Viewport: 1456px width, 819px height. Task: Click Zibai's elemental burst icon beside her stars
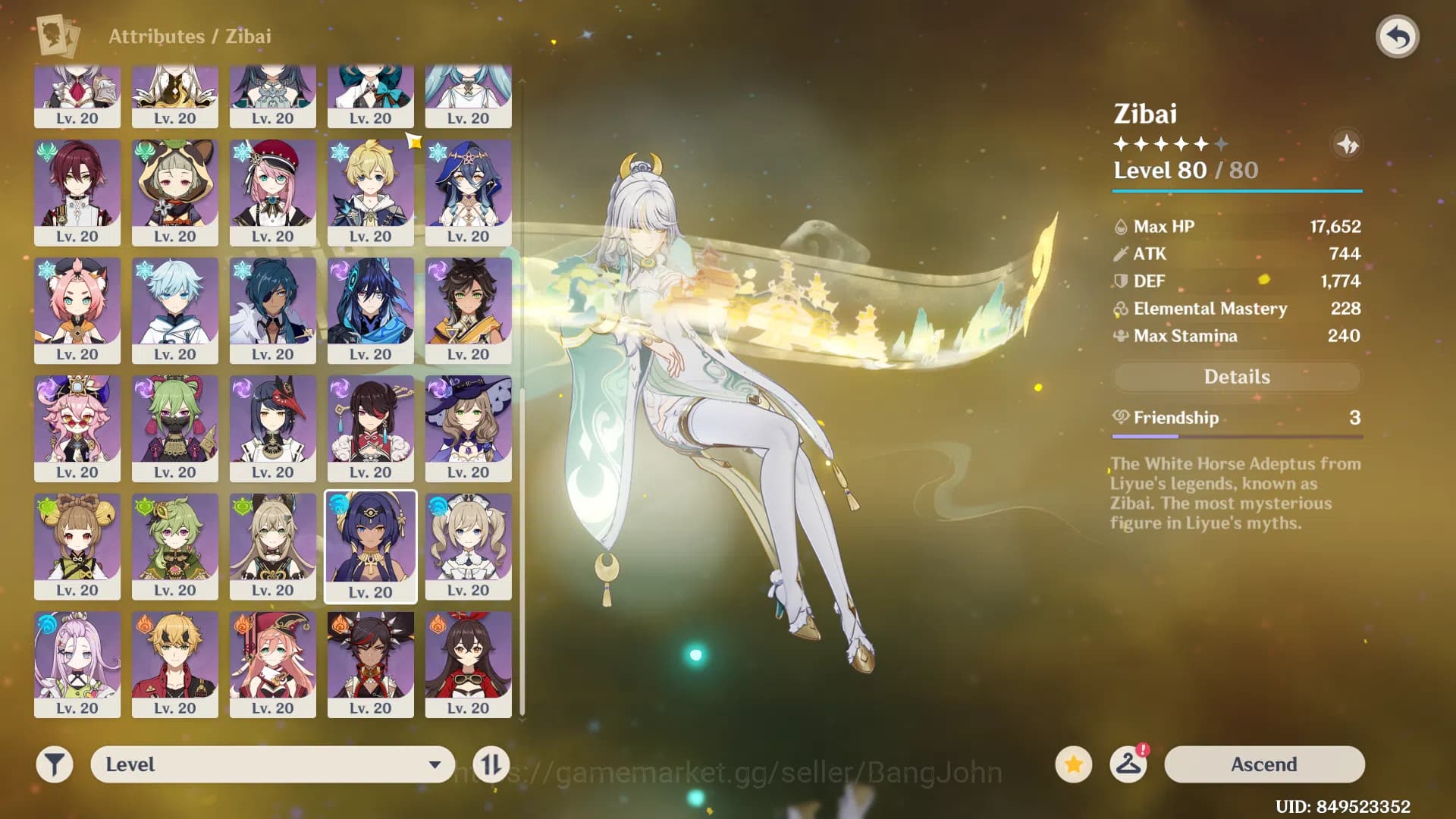pyautogui.click(x=1348, y=145)
